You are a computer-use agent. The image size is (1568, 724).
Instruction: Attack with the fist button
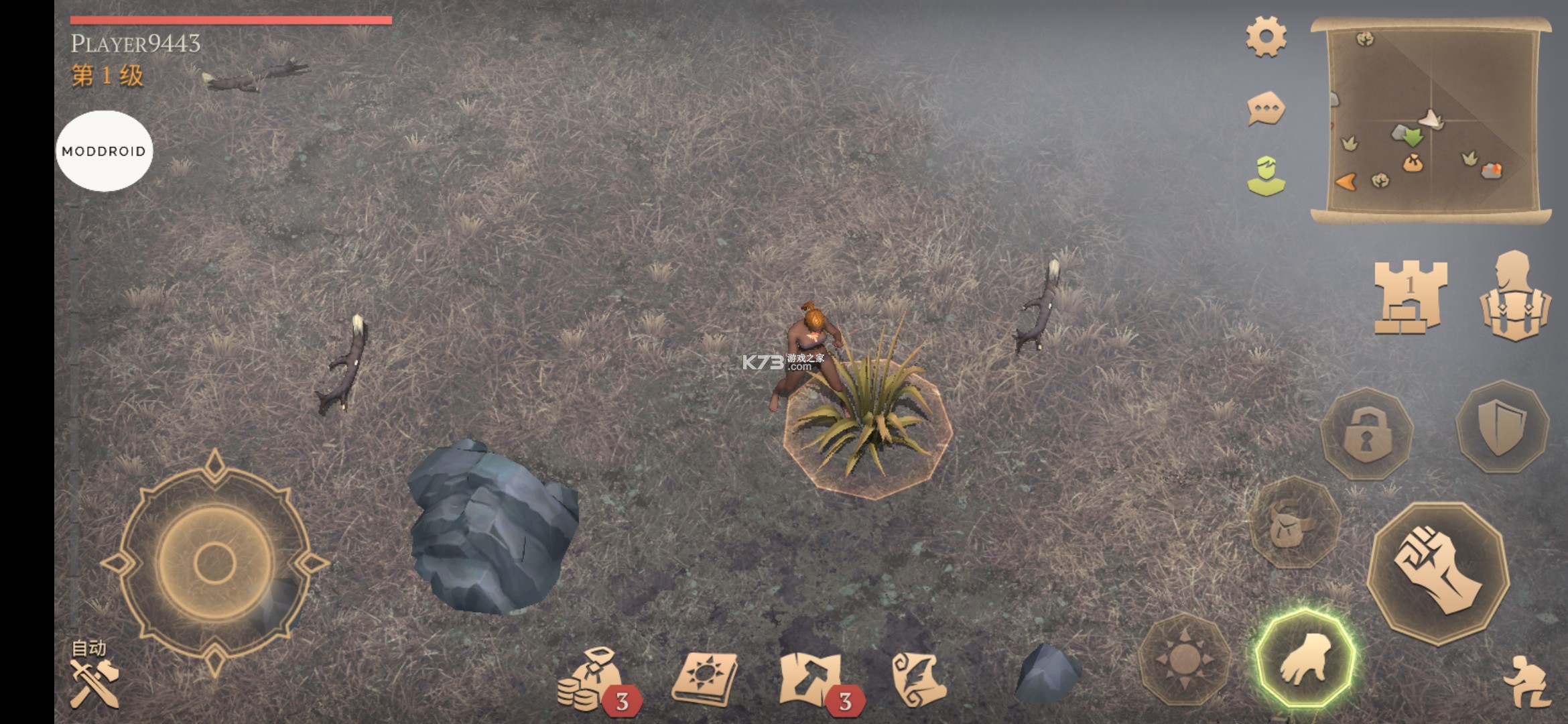tap(1437, 572)
